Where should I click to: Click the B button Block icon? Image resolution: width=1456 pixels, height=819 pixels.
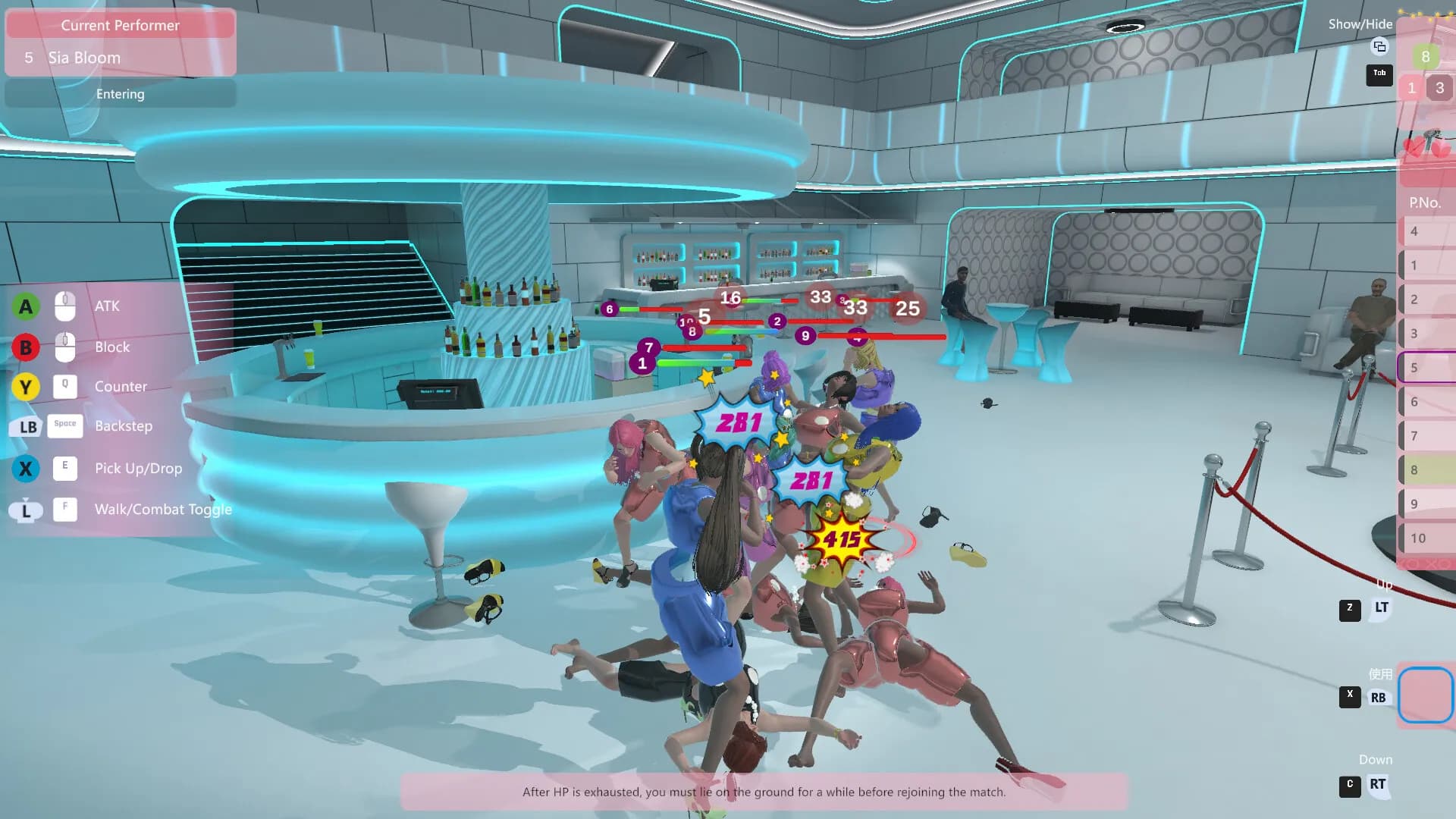click(x=26, y=347)
